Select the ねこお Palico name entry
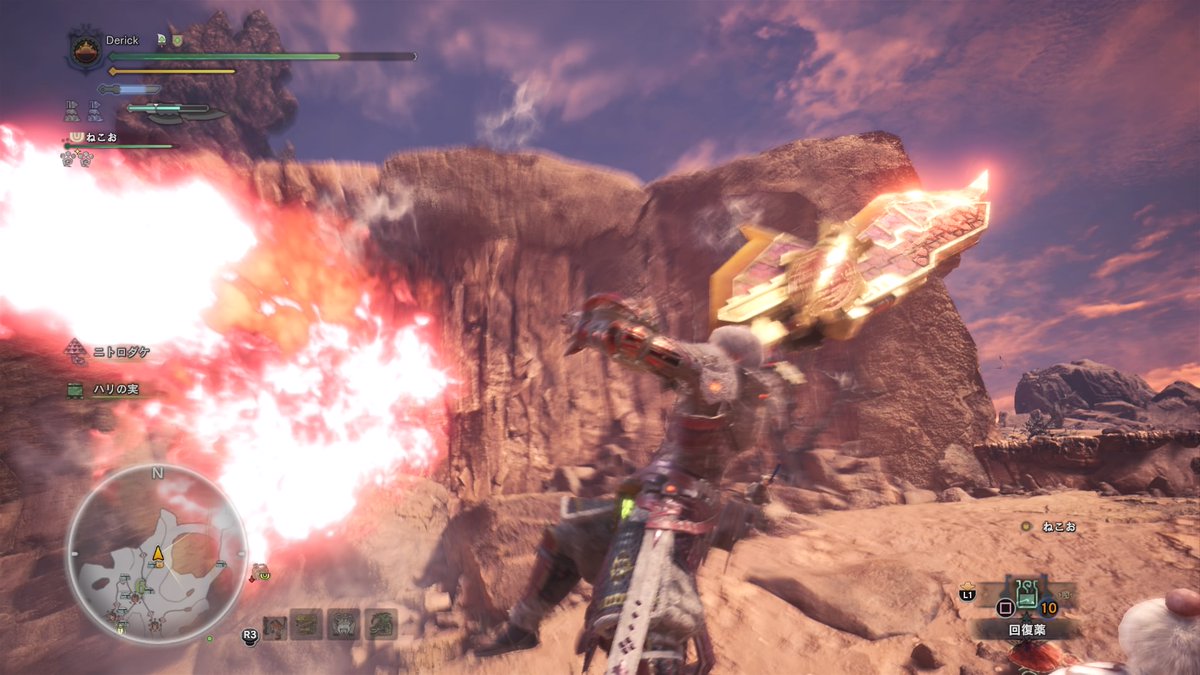The width and height of the screenshot is (1200, 675). point(102,137)
